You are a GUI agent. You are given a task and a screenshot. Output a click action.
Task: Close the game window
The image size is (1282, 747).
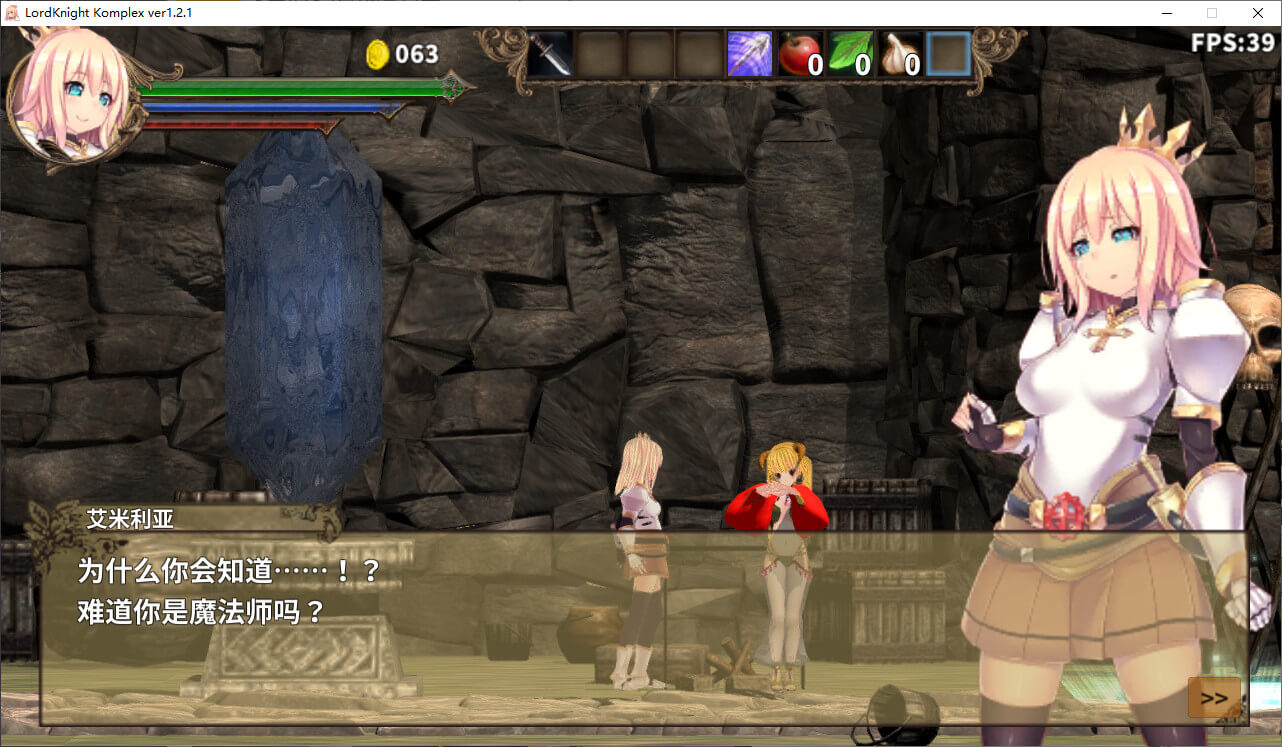click(1257, 13)
